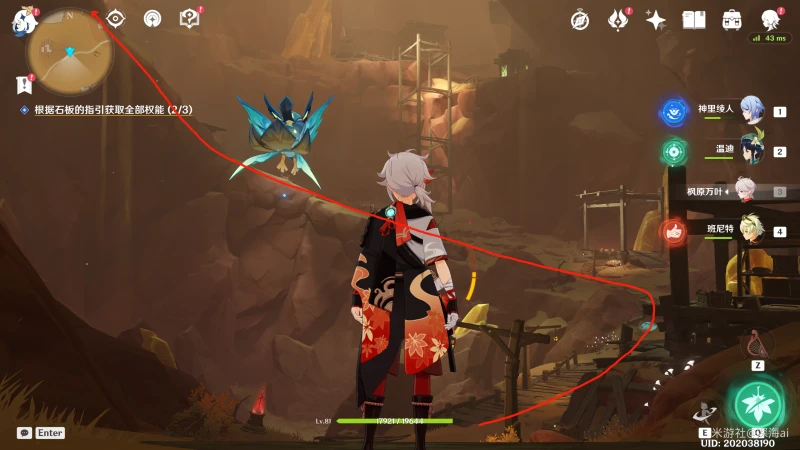800x450 pixels.
Task: Open the events icon with red alert
Action: tap(618, 19)
